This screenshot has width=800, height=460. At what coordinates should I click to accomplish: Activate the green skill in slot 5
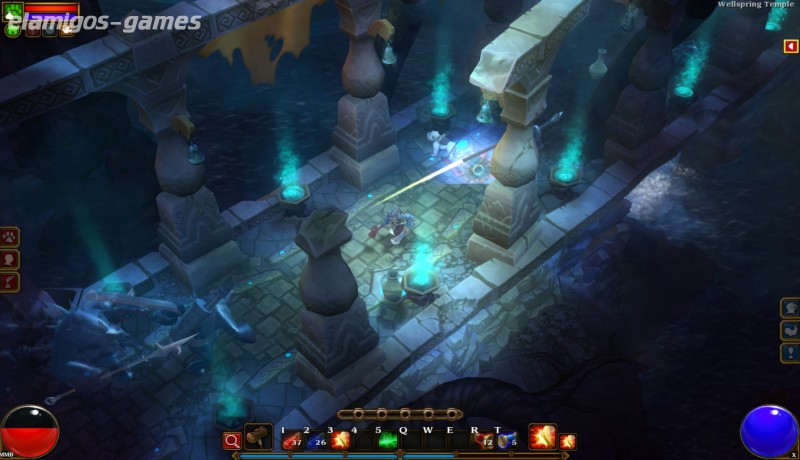388,440
